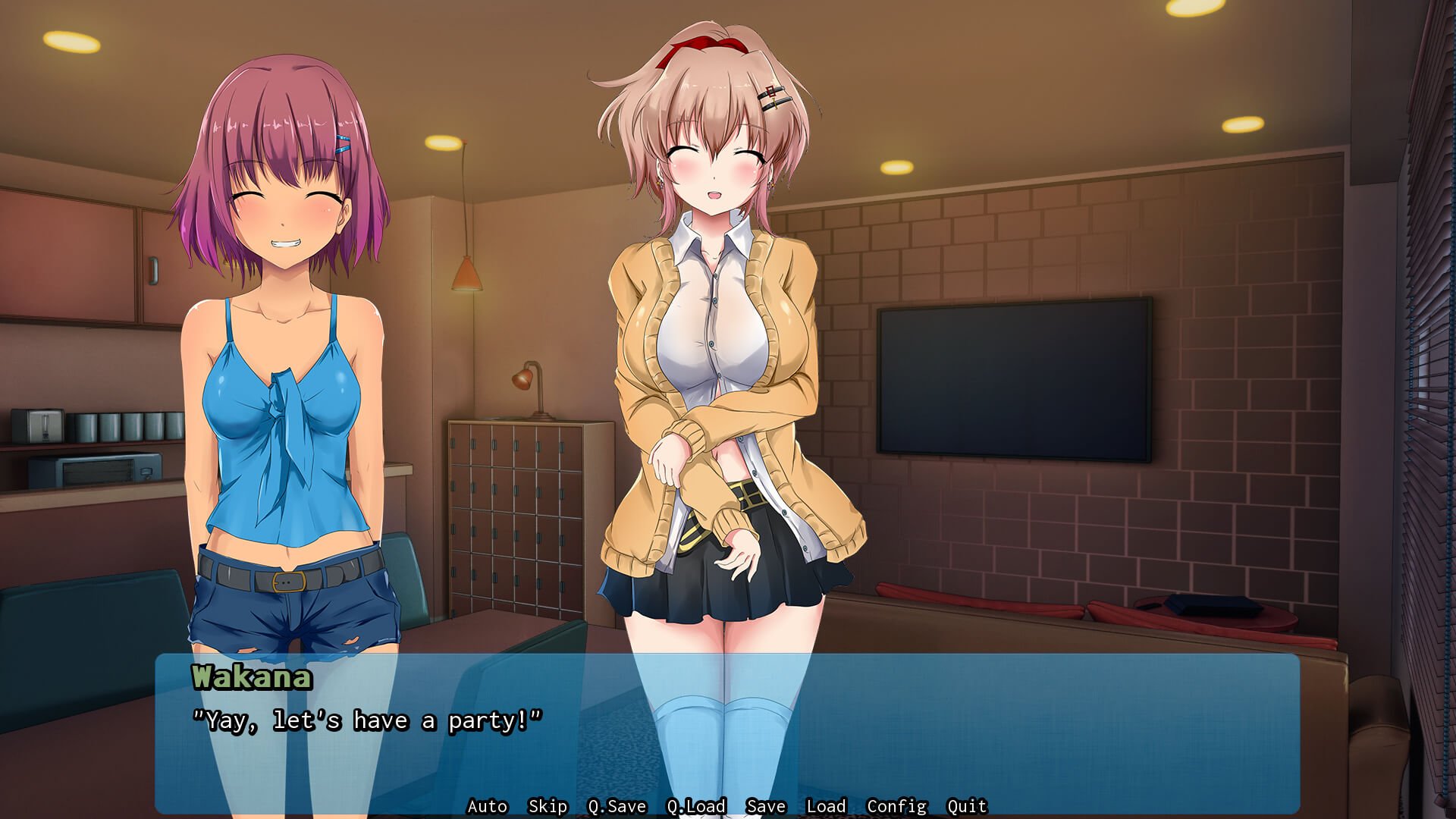Open the Save menu
This screenshot has width=1456, height=819.
pos(766,806)
